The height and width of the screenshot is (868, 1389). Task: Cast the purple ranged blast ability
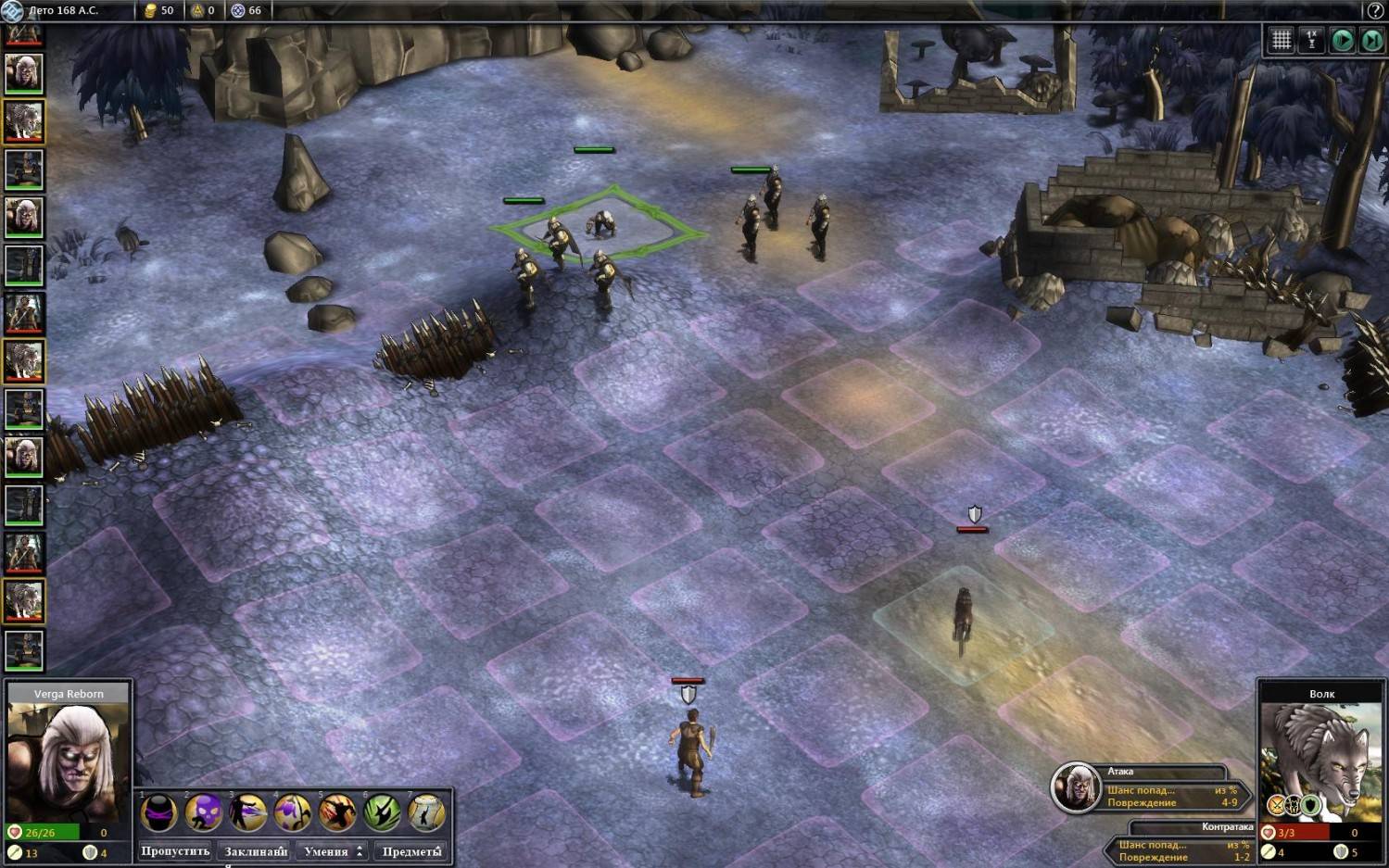[x=248, y=813]
